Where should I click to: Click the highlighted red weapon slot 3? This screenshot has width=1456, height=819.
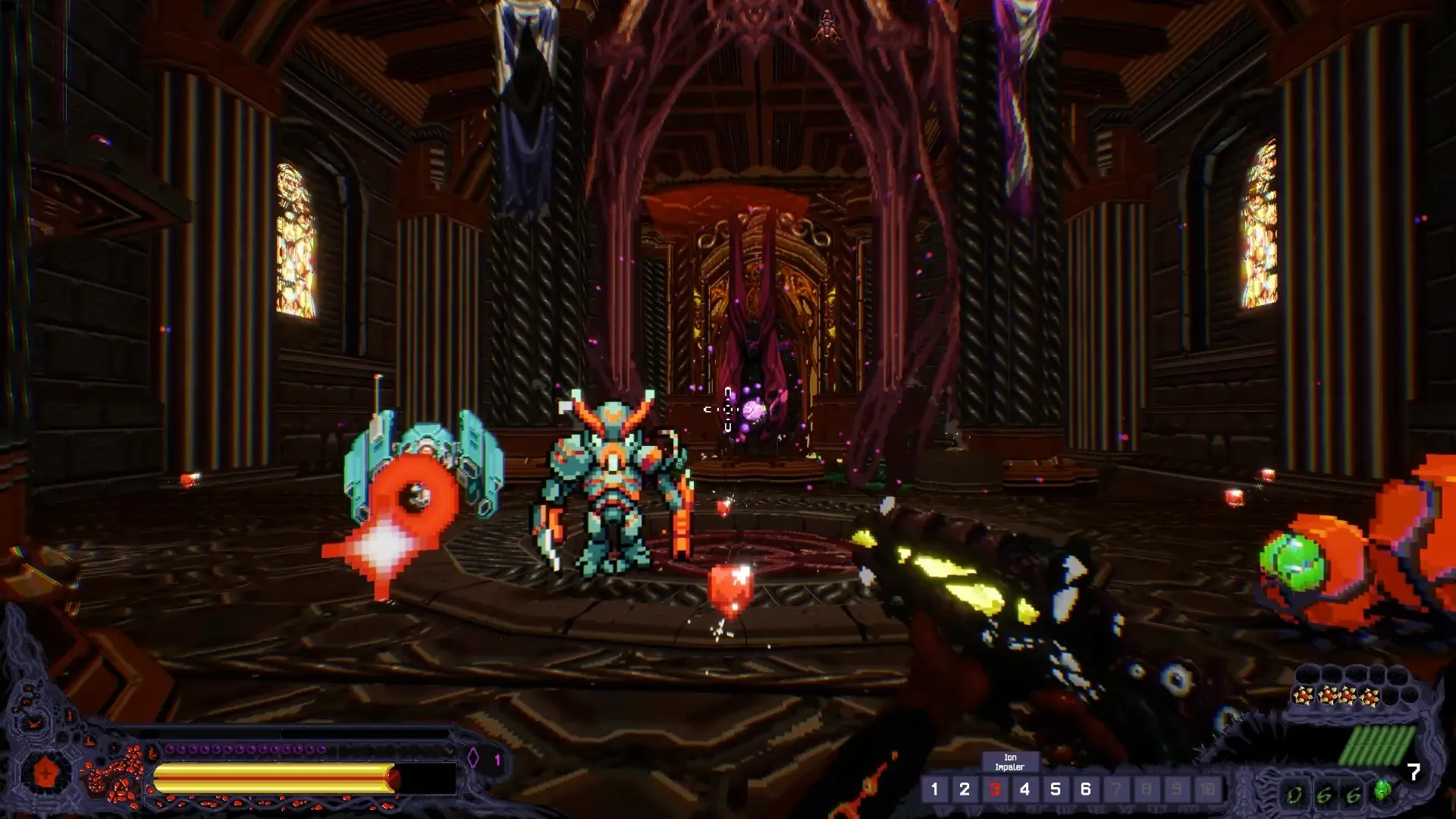point(996,789)
